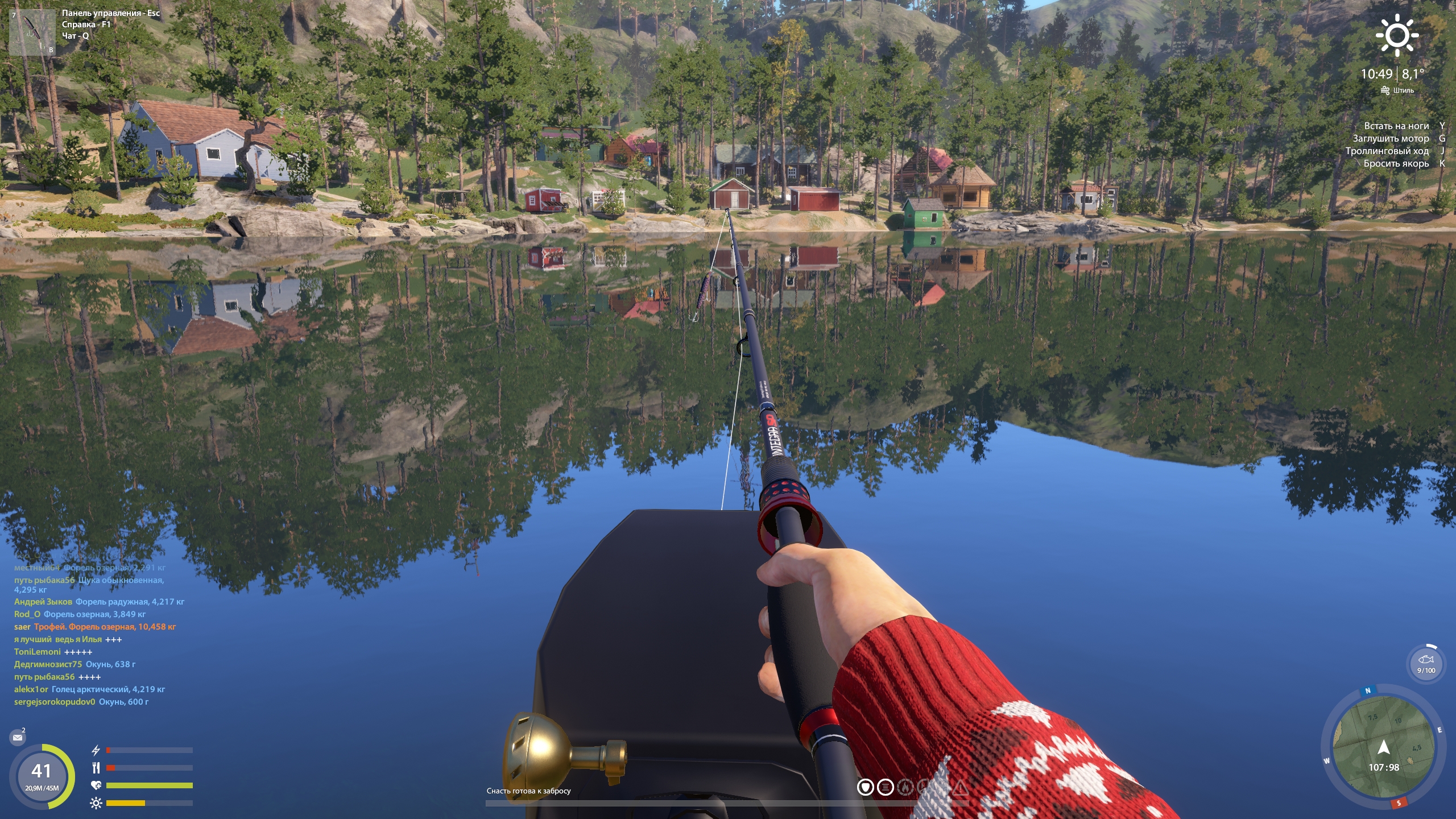
Task: Click the shield-shaped rod status indicator
Action: [866, 787]
